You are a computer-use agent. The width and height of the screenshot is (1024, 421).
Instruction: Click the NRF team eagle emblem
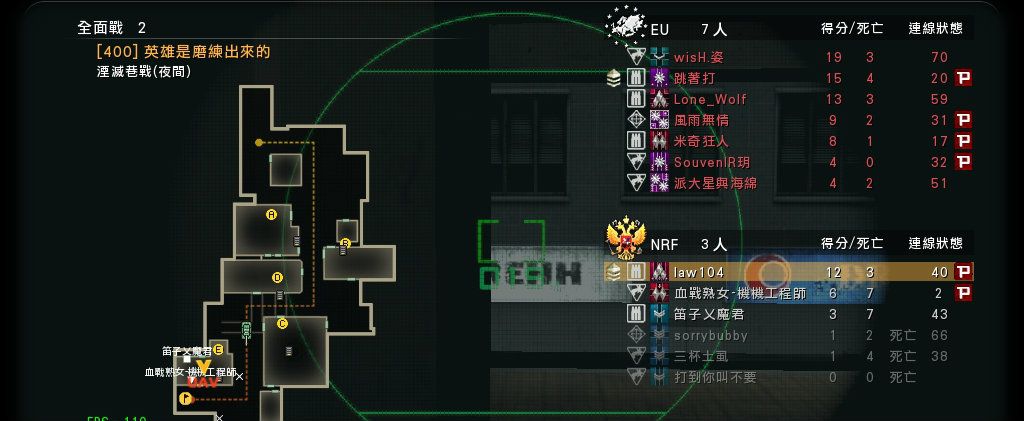626,240
